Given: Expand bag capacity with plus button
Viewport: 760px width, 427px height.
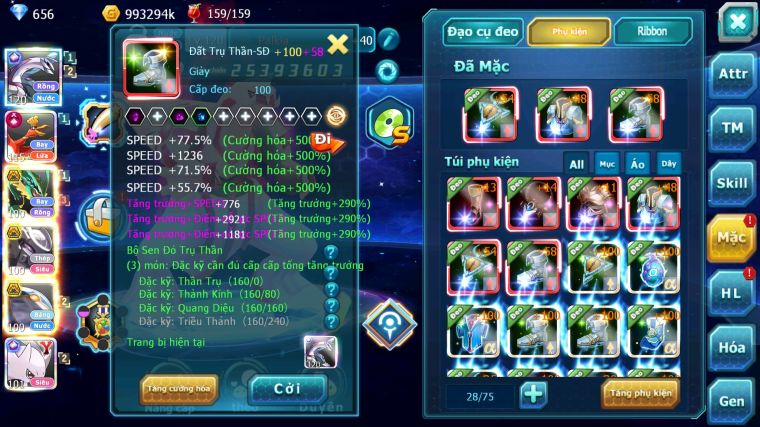Looking at the screenshot, I should (x=533, y=394).
